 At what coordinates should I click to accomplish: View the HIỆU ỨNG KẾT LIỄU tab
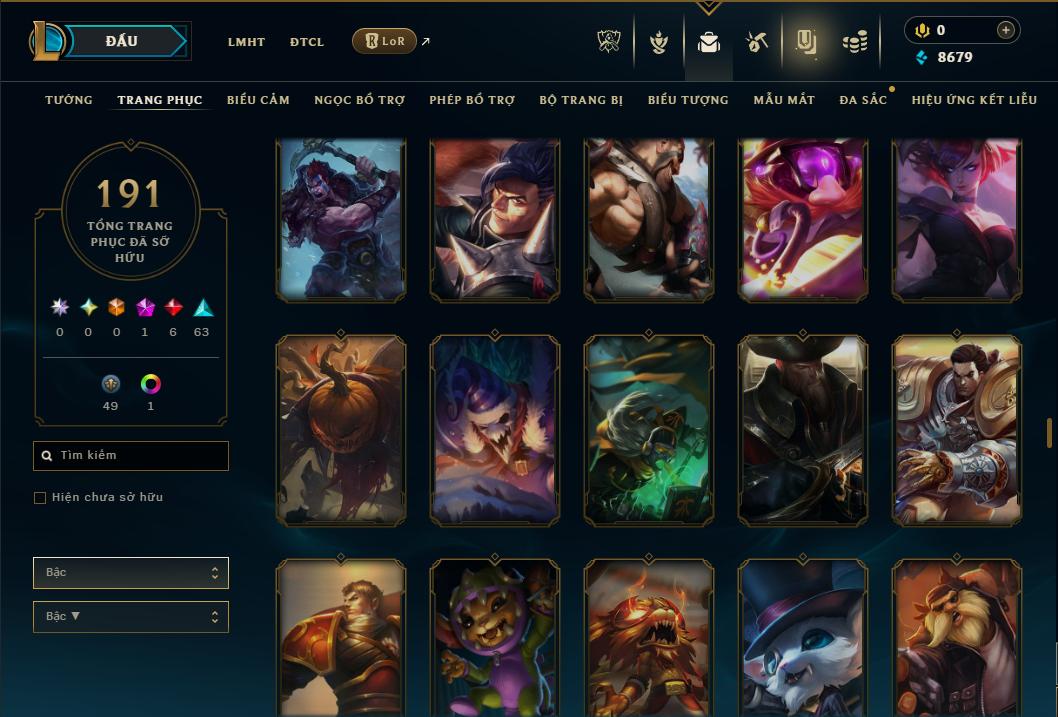pyautogui.click(x=974, y=100)
